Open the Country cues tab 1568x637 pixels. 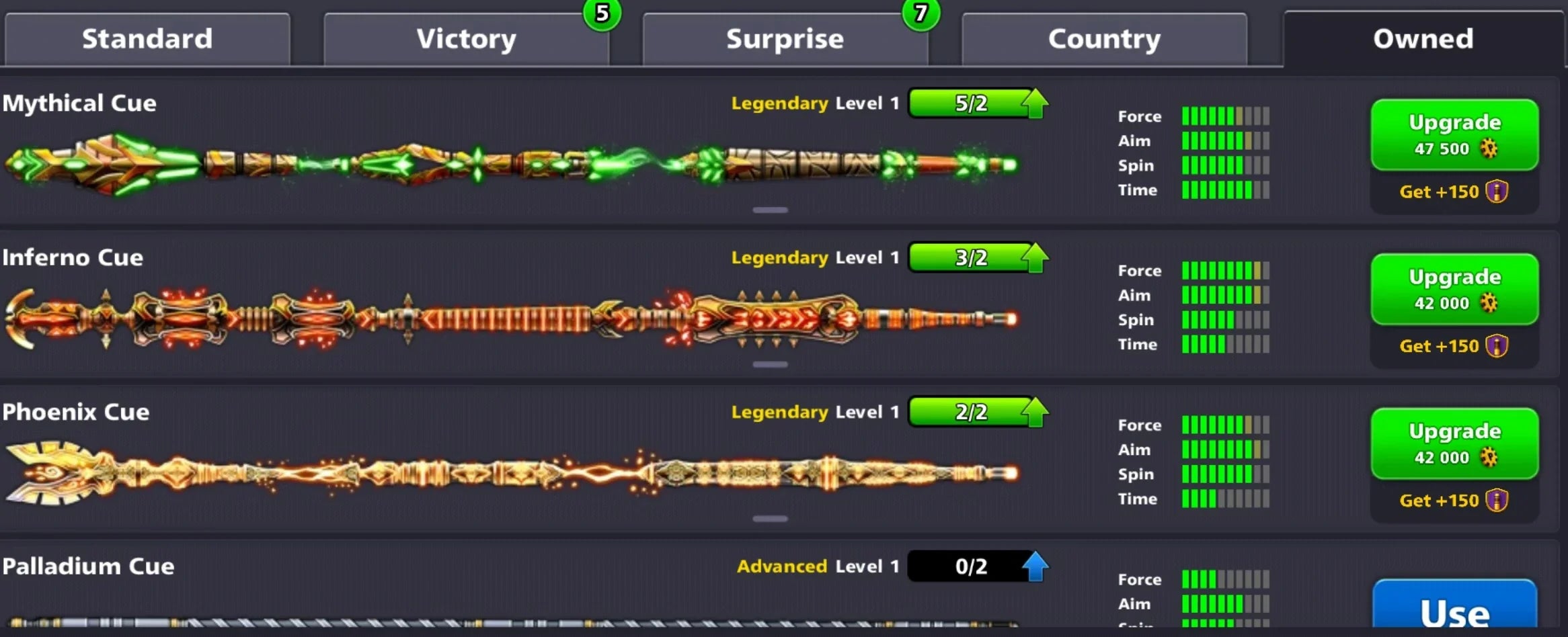(x=1103, y=39)
